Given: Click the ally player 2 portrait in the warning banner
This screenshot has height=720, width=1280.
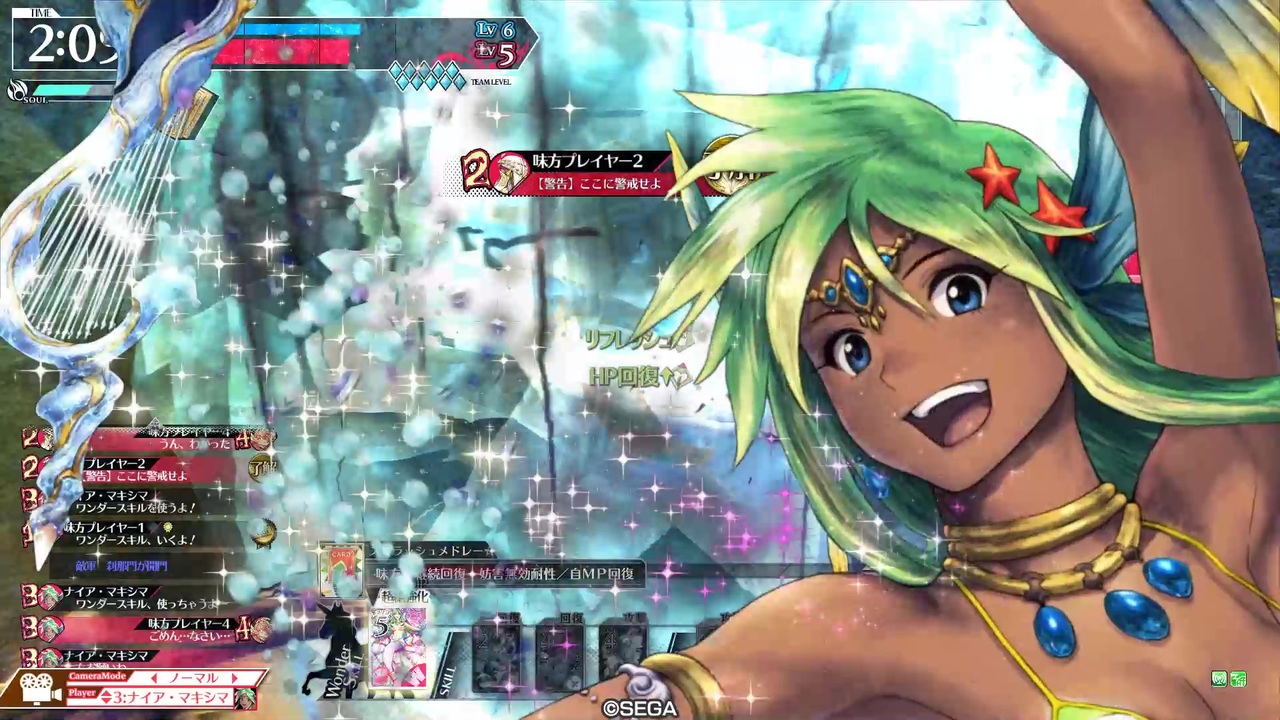Looking at the screenshot, I should click(x=512, y=172).
